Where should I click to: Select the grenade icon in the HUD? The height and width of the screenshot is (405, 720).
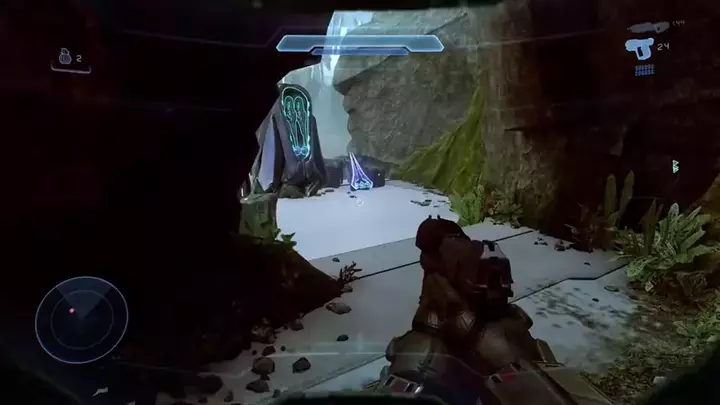pos(66,58)
